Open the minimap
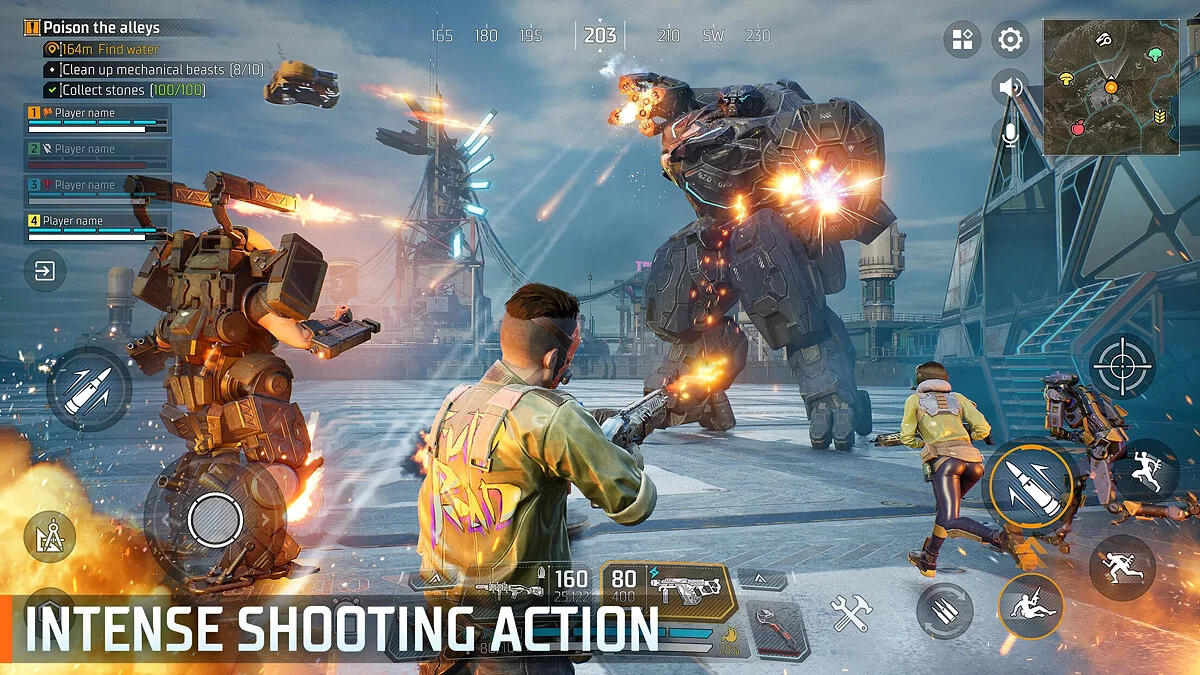1200x675 pixels. click(x=1111, y=86)
